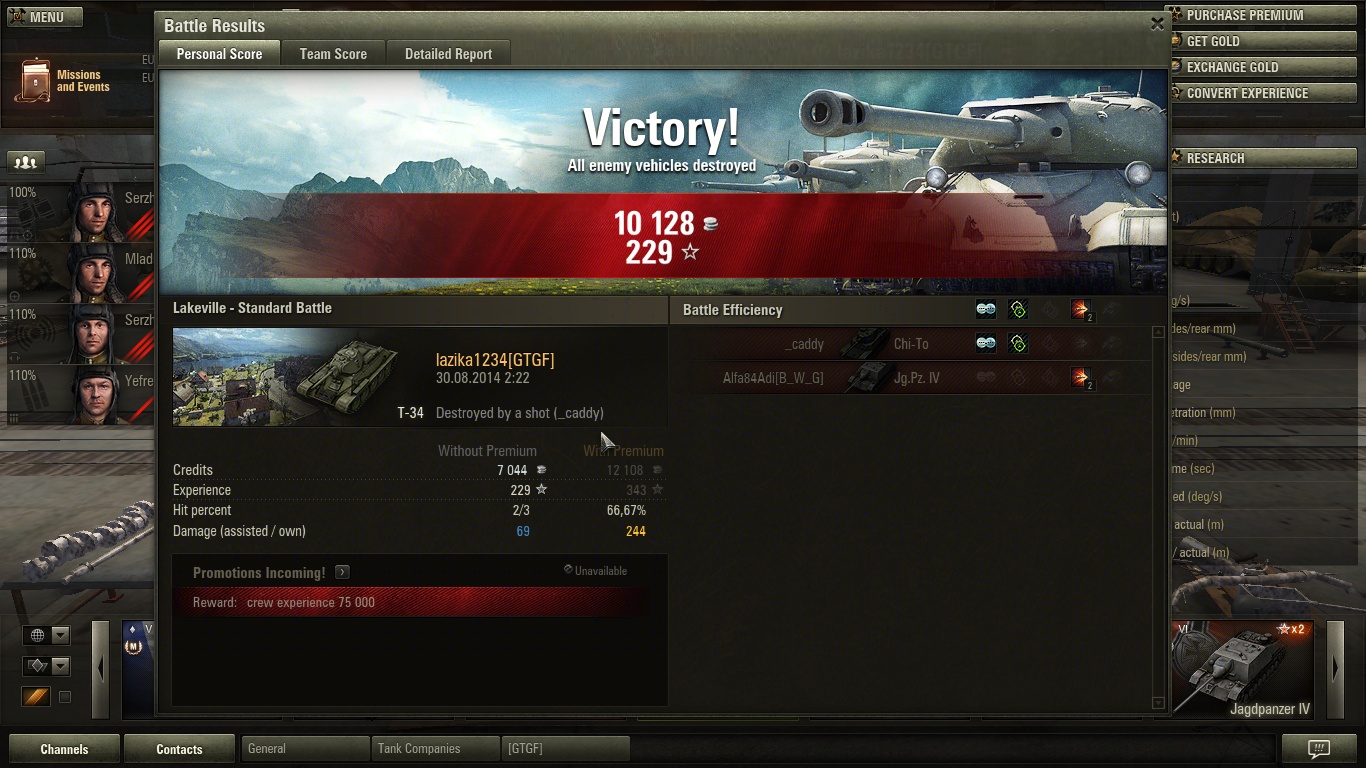Click the damage icon with badge 2 for Jg.Pz. IV
This screenshot has height=768, width=1366.
(1083, 378)
